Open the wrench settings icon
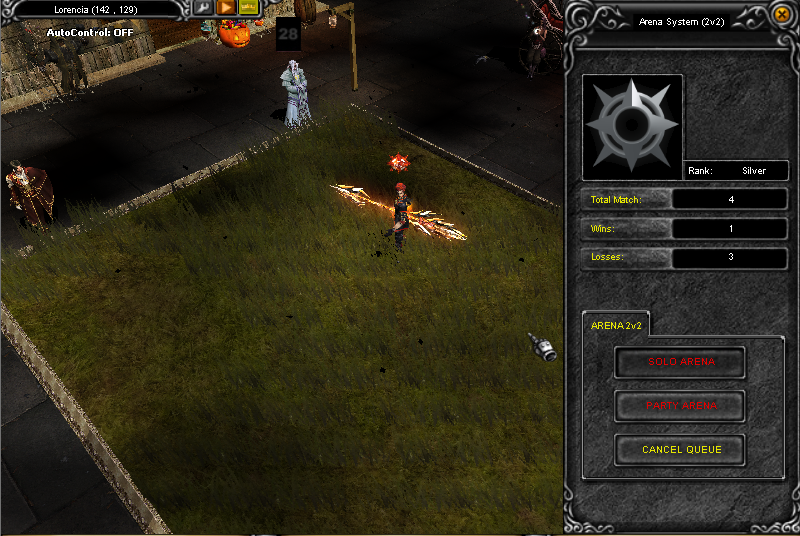Viewport: 800px width, 536px height. coord(203,7)
